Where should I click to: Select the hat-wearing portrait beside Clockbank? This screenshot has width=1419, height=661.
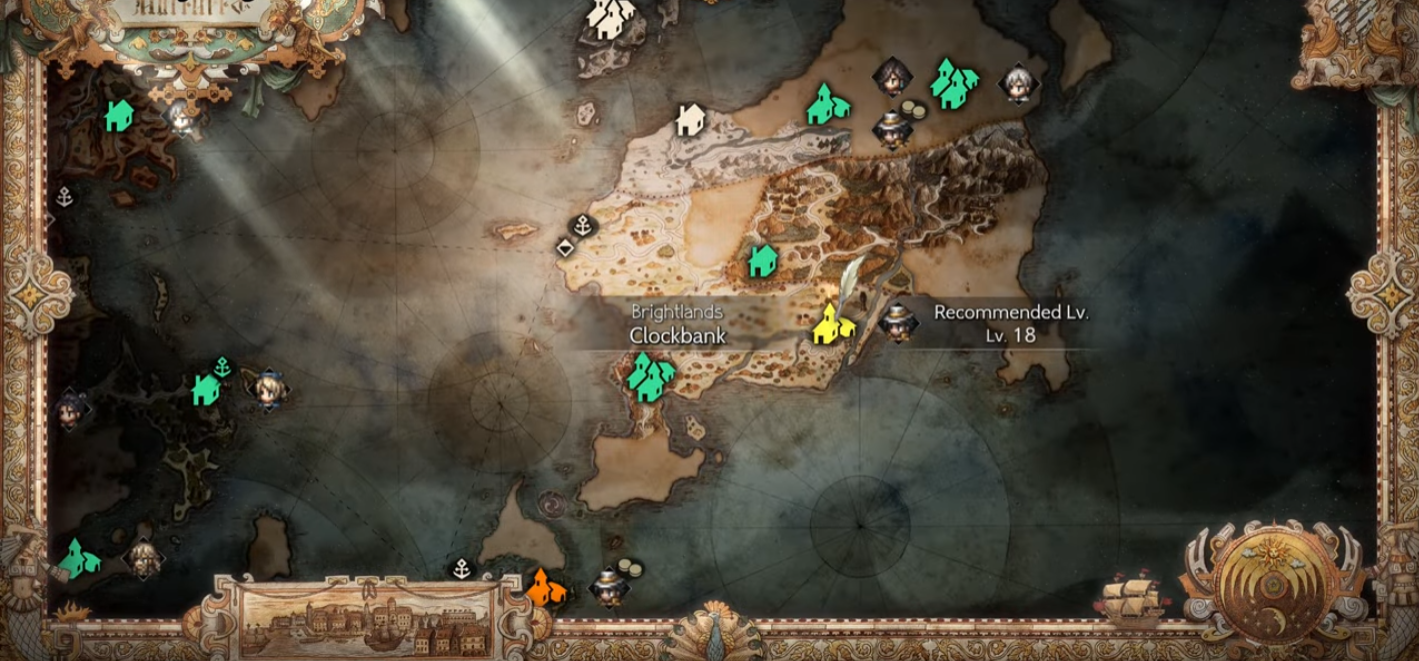[897, 321]
